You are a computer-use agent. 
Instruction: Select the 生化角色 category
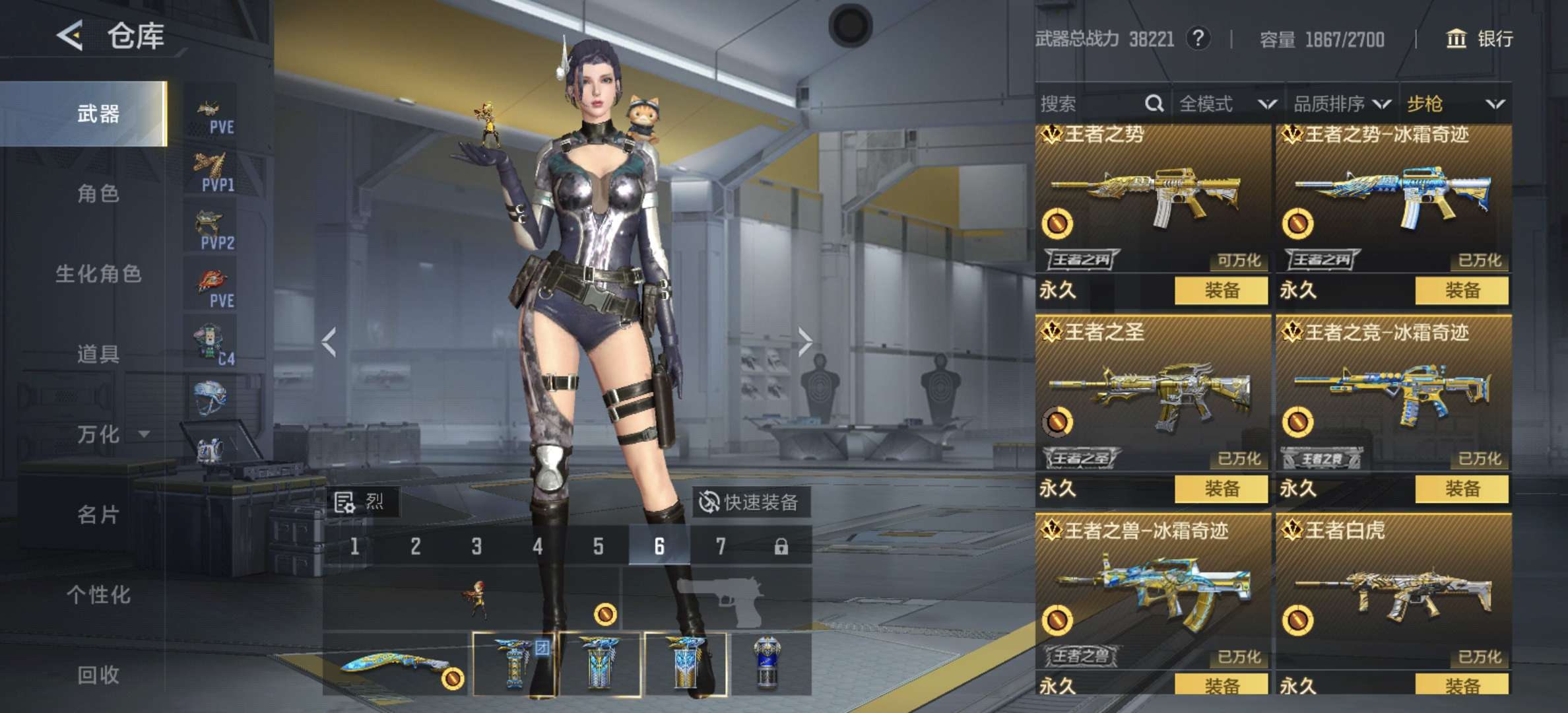point(98,273)
